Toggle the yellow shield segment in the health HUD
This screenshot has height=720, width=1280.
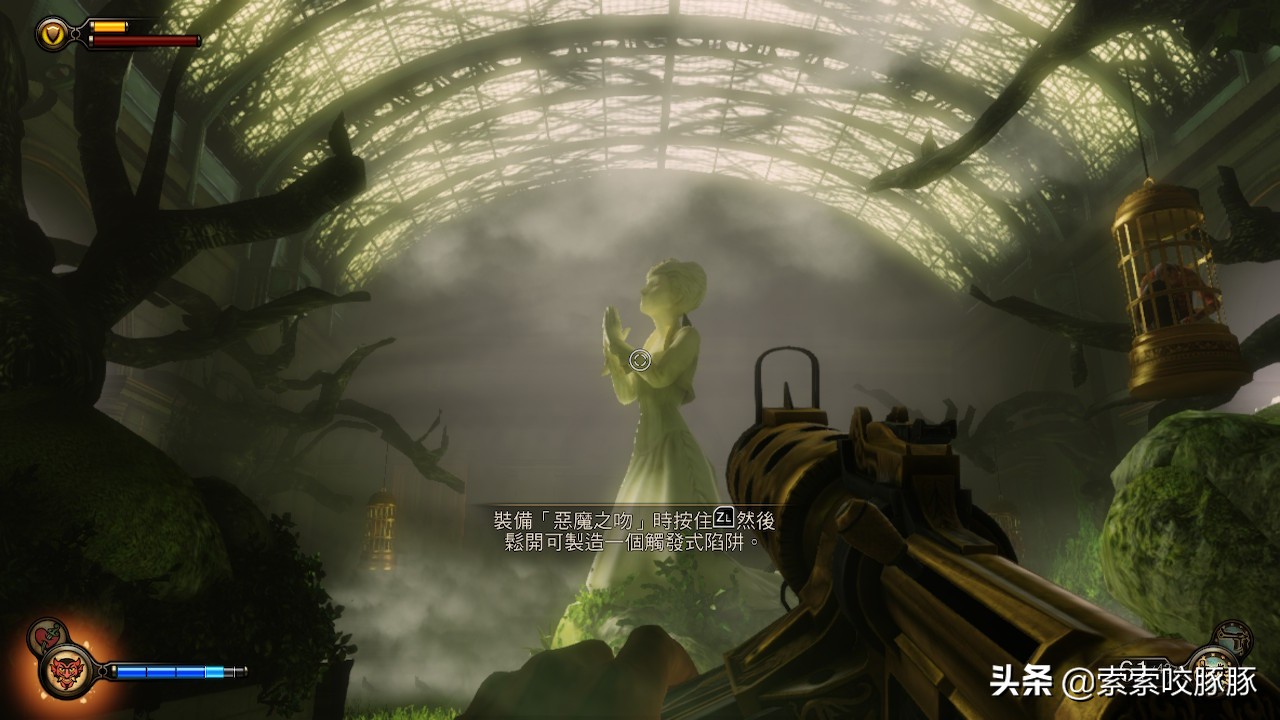[x=110, y=26]
